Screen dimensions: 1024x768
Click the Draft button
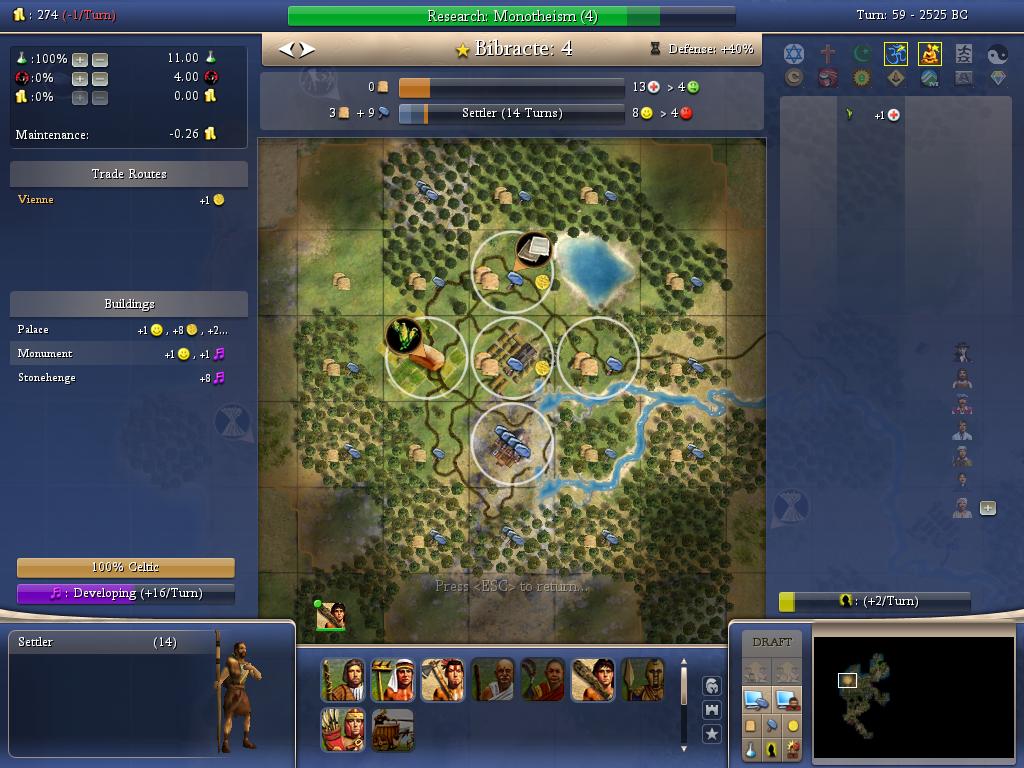tap(771, 642)
